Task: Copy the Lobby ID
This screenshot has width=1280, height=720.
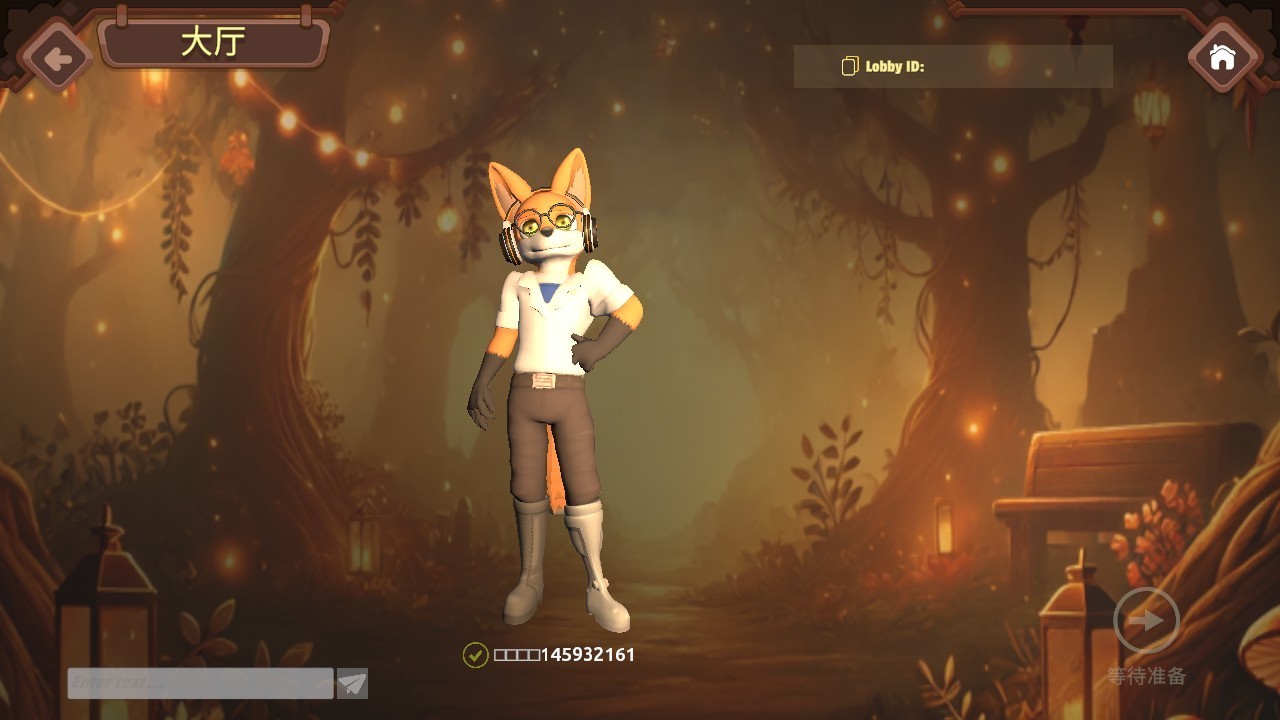Action: (x=850, y=66)
